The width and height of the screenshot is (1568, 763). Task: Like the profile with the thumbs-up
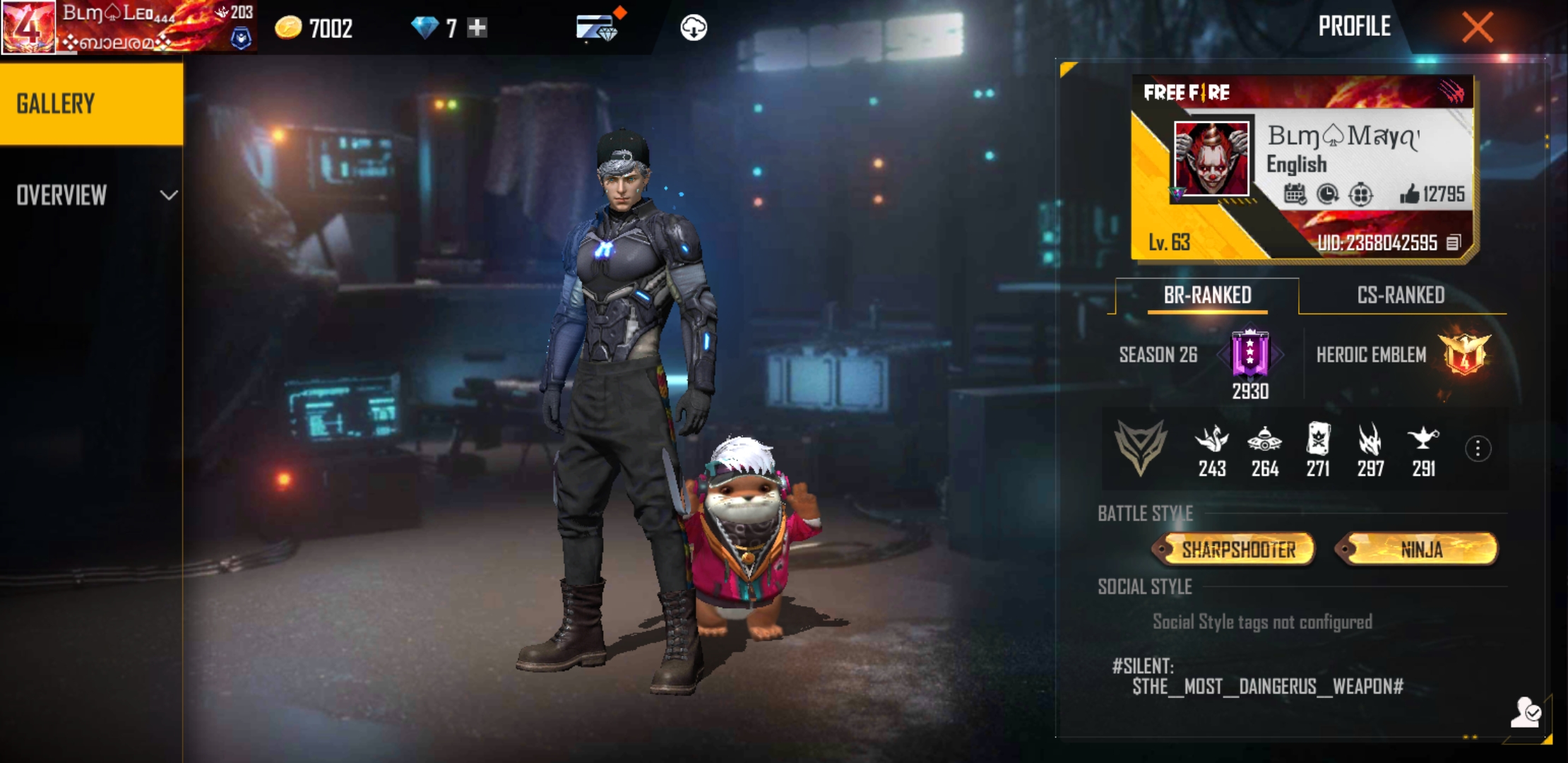pyautogui.click(x=1410, y=194)
